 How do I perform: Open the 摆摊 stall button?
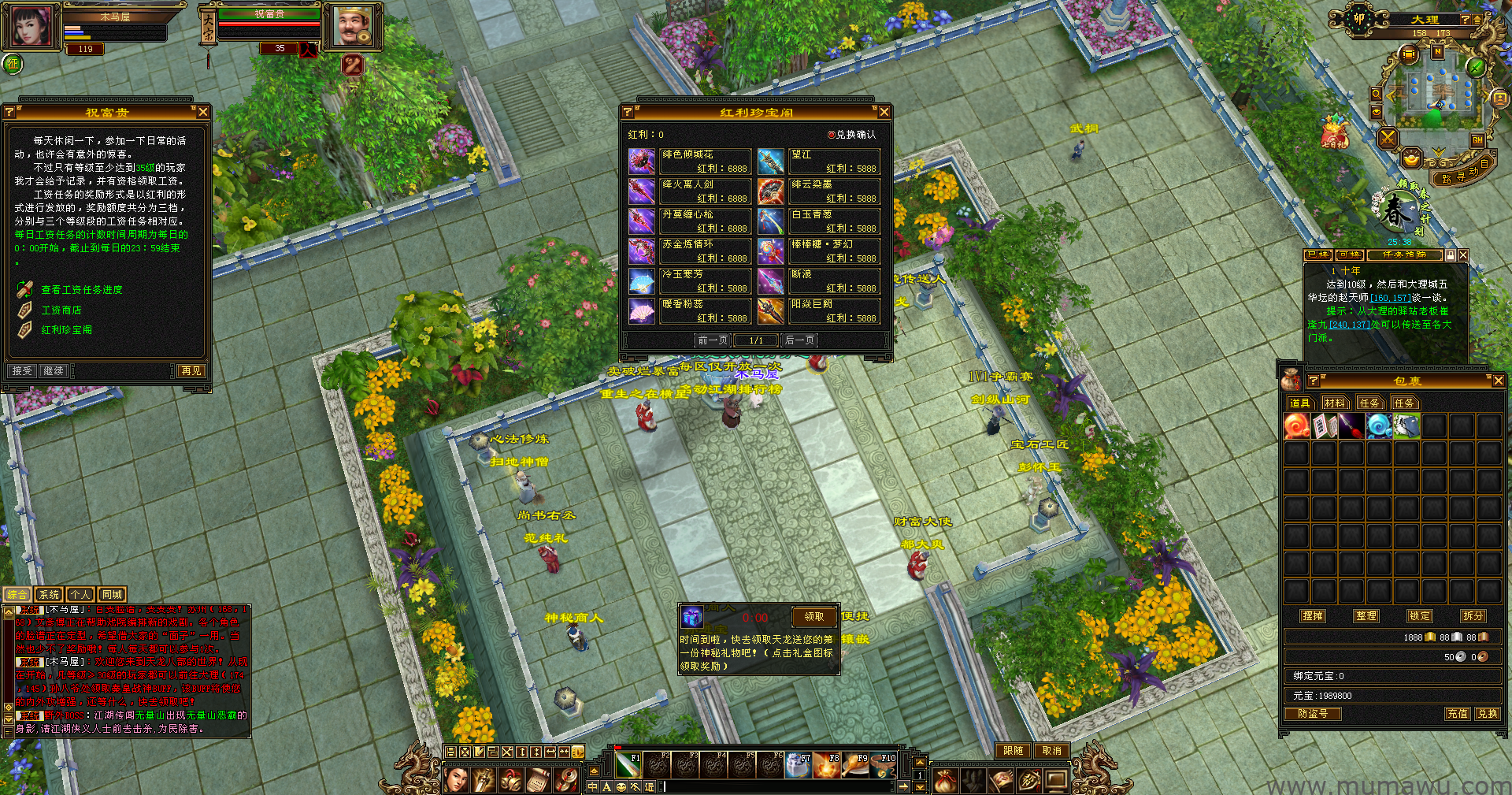pyautogui.click(x=1313, y=616)
